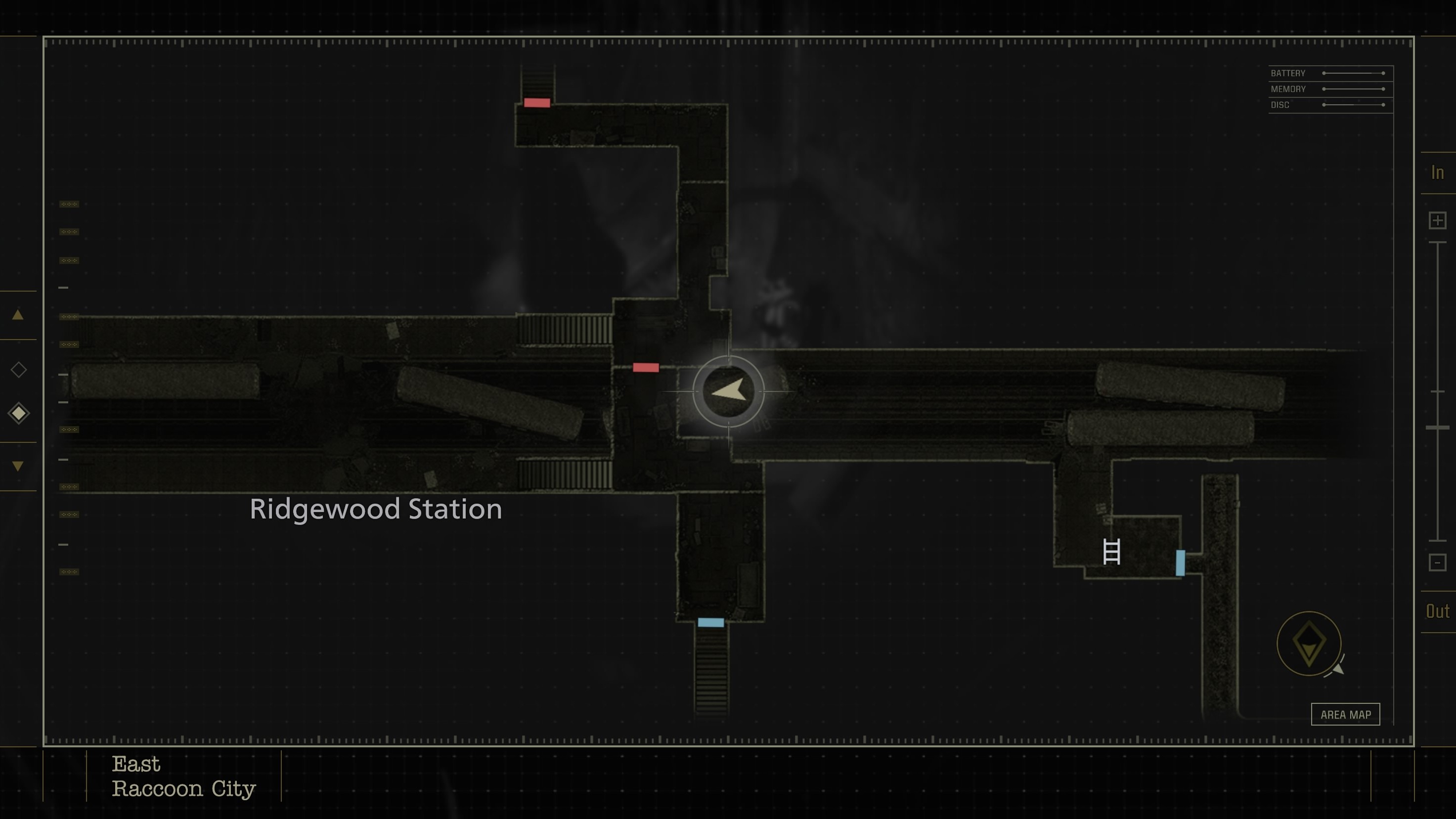The image size is (1456, 819).
Task: Click the red door marker by the top staircase
Action: 537,102
